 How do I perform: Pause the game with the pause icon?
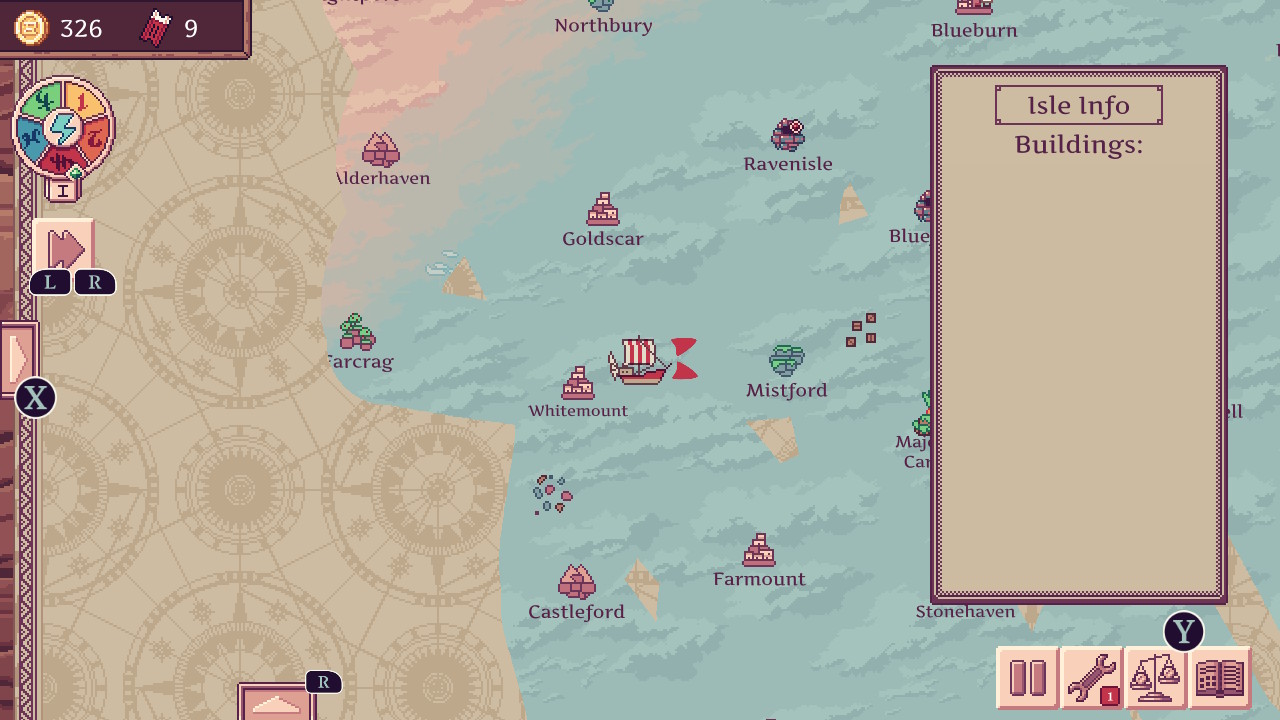coord(1027,677)
